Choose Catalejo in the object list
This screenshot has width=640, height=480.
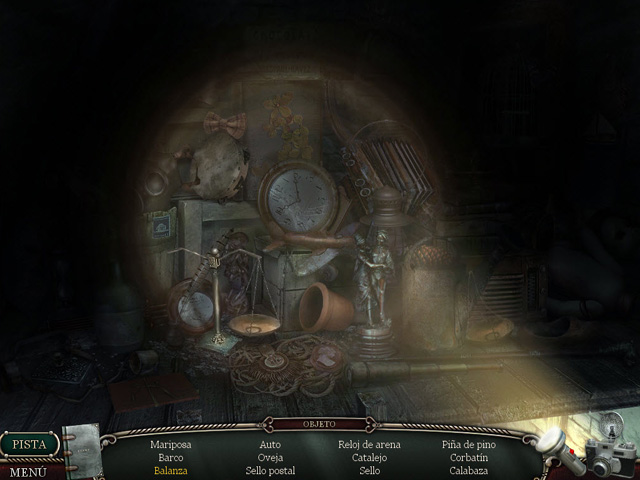369,457
